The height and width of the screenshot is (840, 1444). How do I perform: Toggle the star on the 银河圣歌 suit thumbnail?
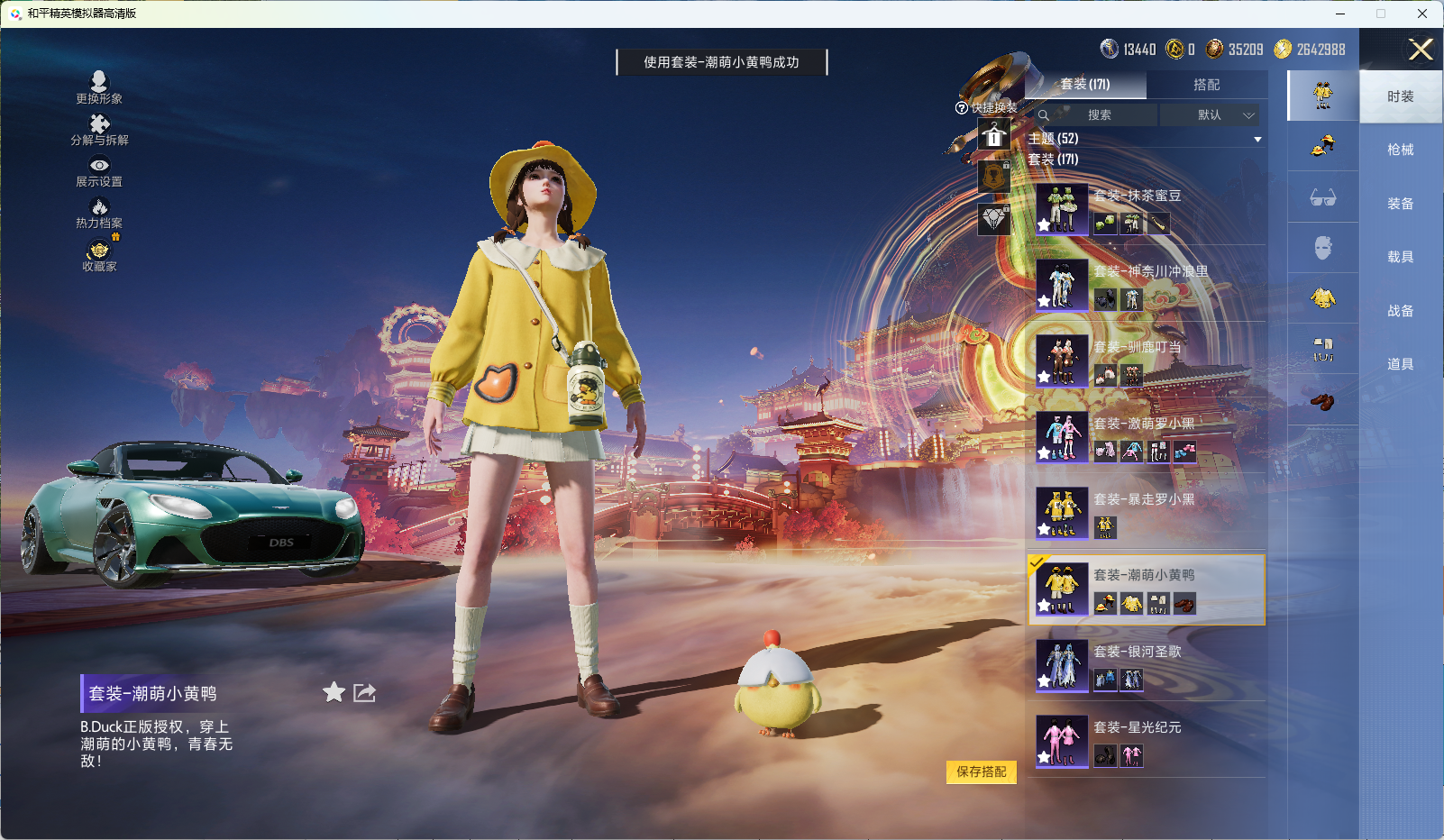(x=1044, y=679)
